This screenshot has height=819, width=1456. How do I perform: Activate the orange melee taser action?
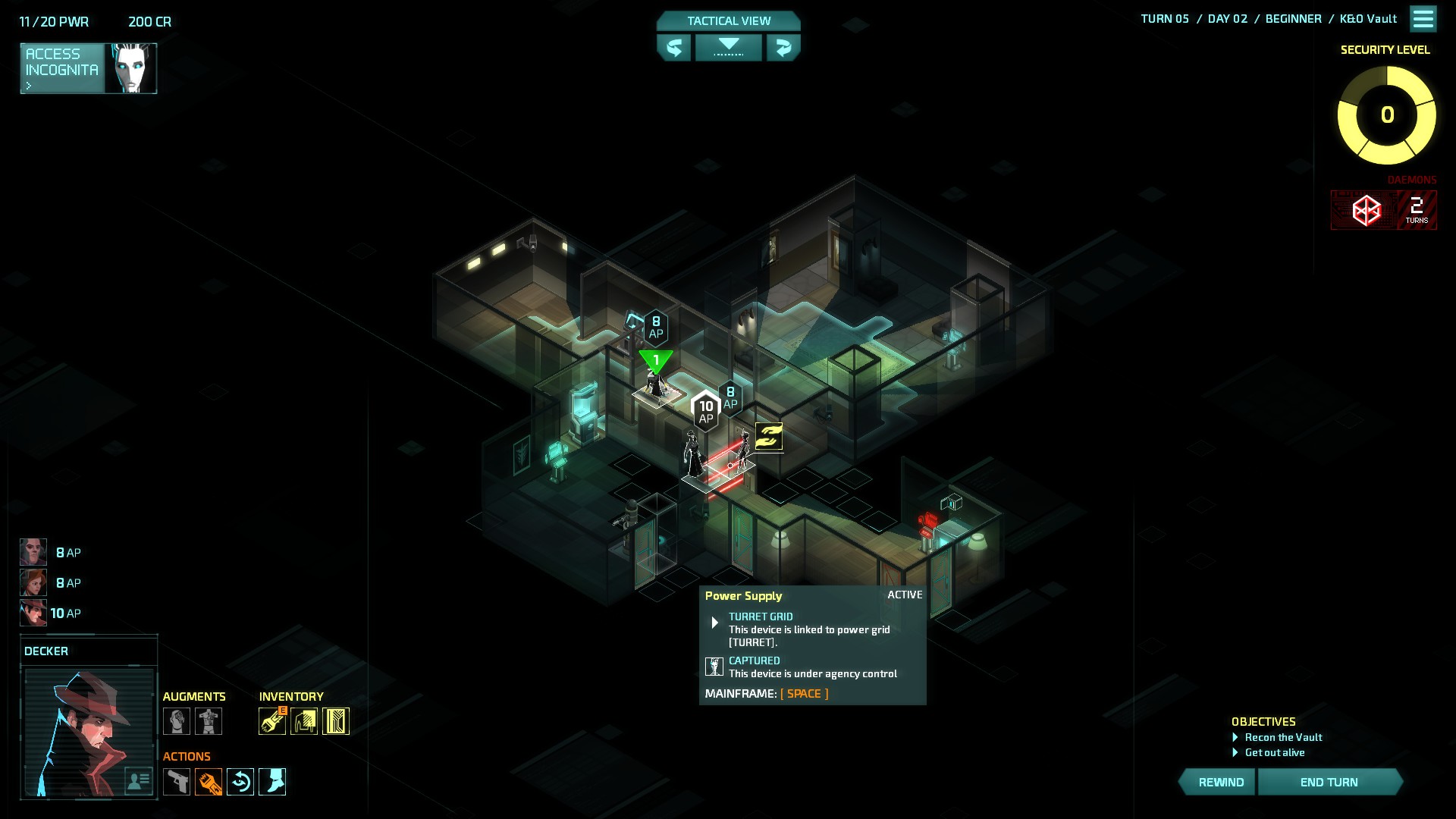209,782
